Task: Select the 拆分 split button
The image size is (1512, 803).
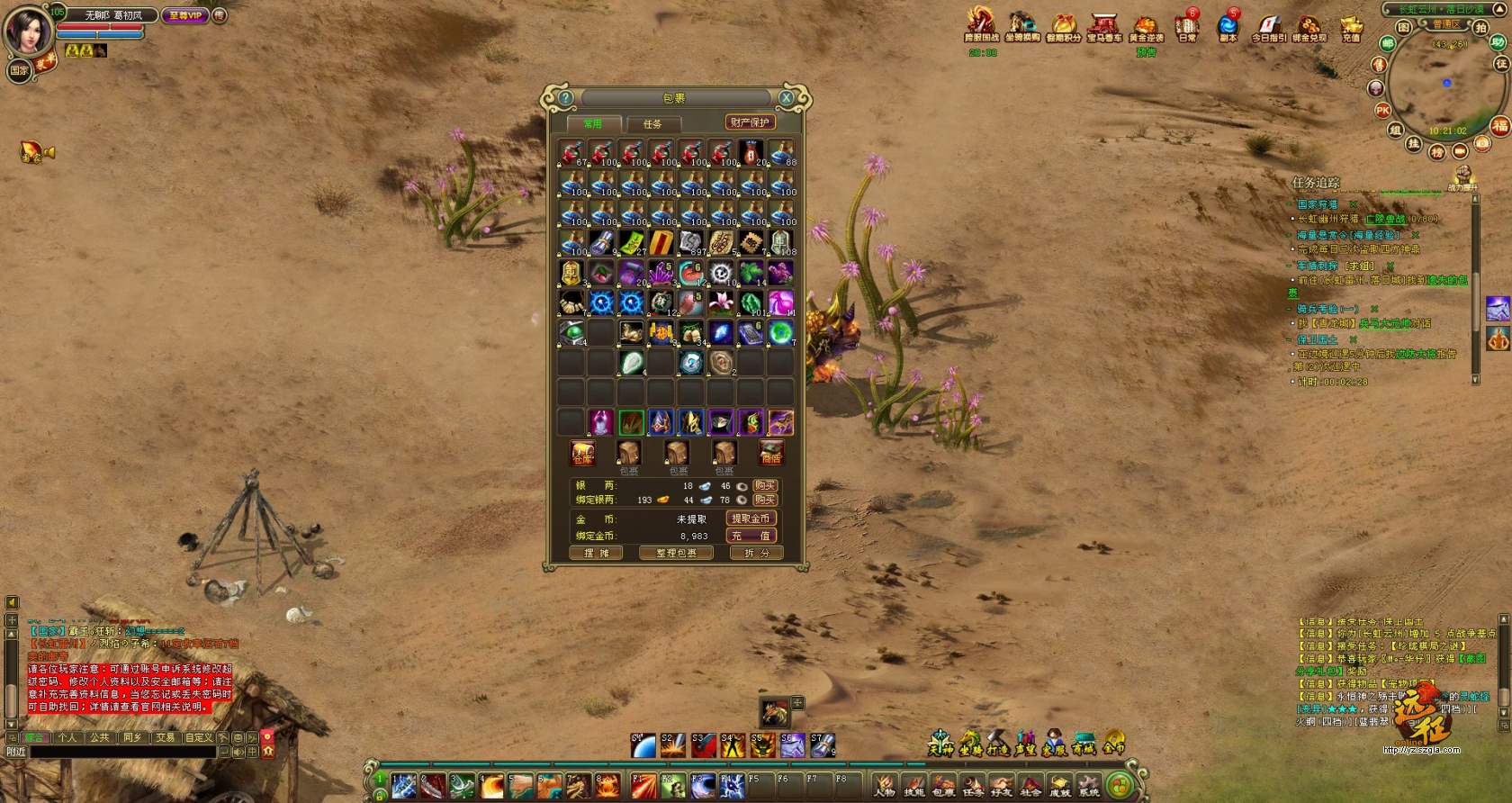Action: coord(756,553)
